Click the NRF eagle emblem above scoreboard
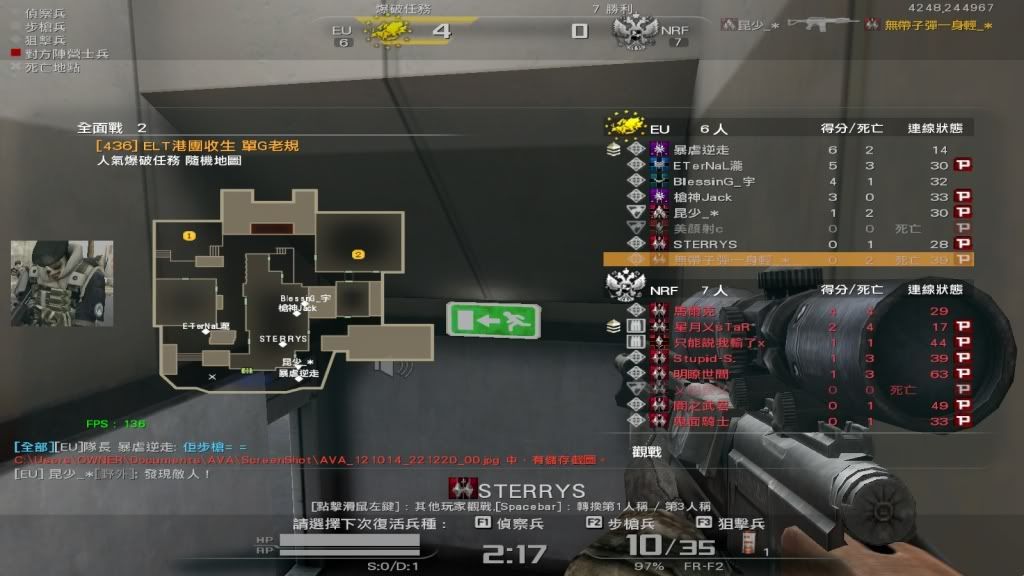The image size is (1024, 576). pyautogui.click(x=624, y=286)
